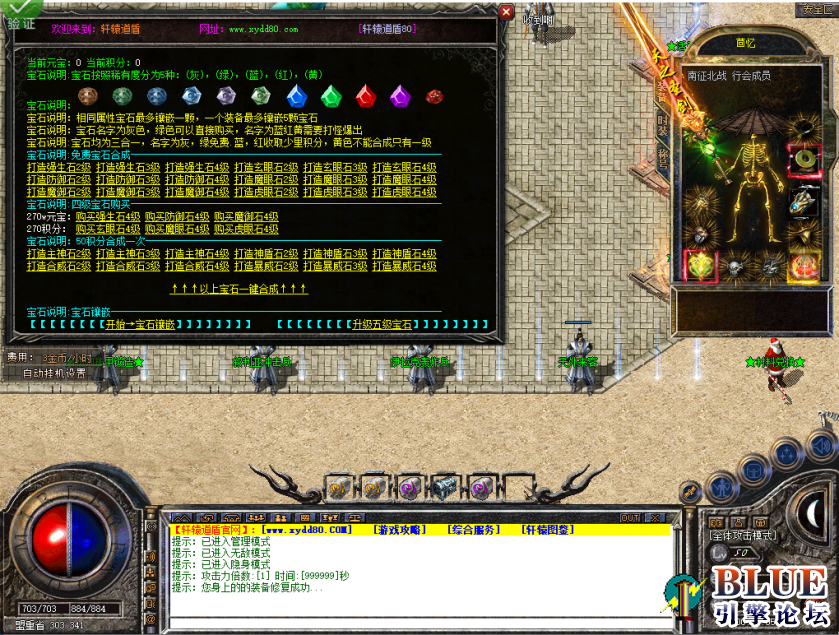839x635 pixels.
Task: Choose 打造暴威石4级 synthesis link
Action: click(x=404, y=267)
